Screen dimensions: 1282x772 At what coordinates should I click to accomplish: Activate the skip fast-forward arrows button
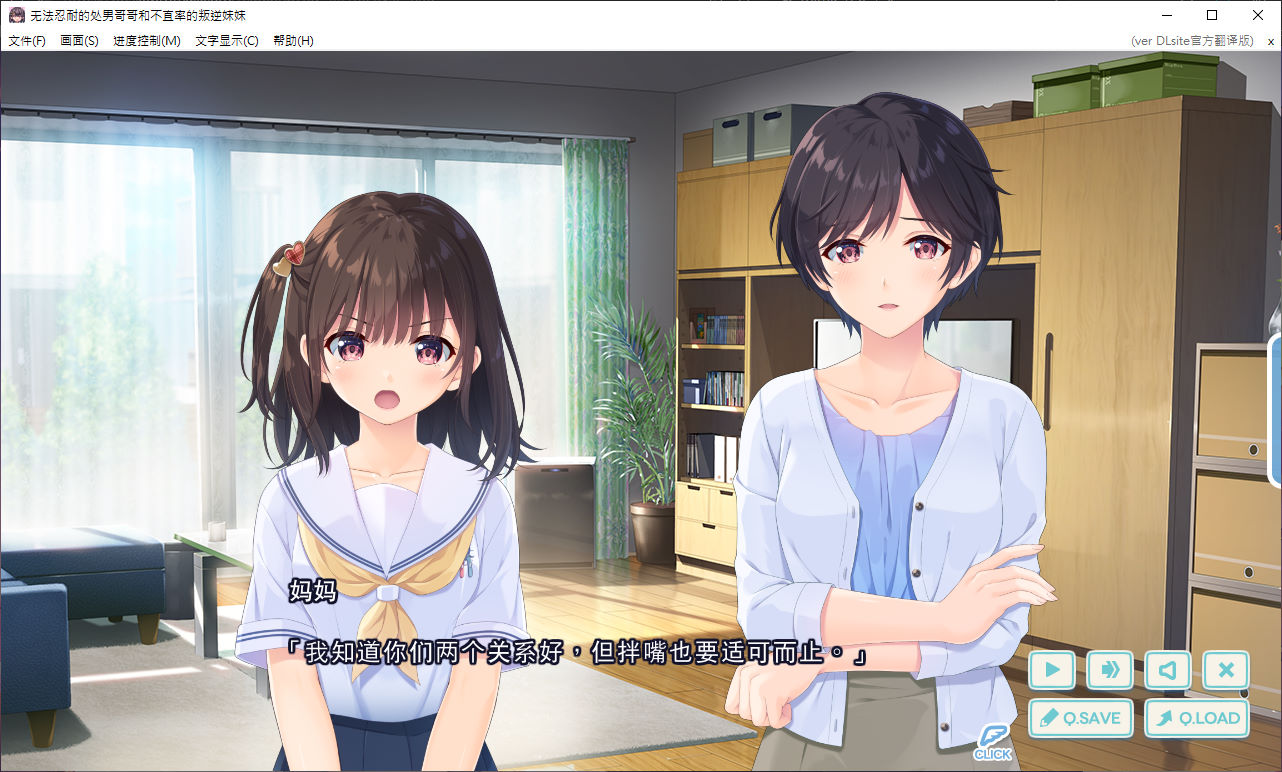pyautogui.click(x=1109, y=670)
